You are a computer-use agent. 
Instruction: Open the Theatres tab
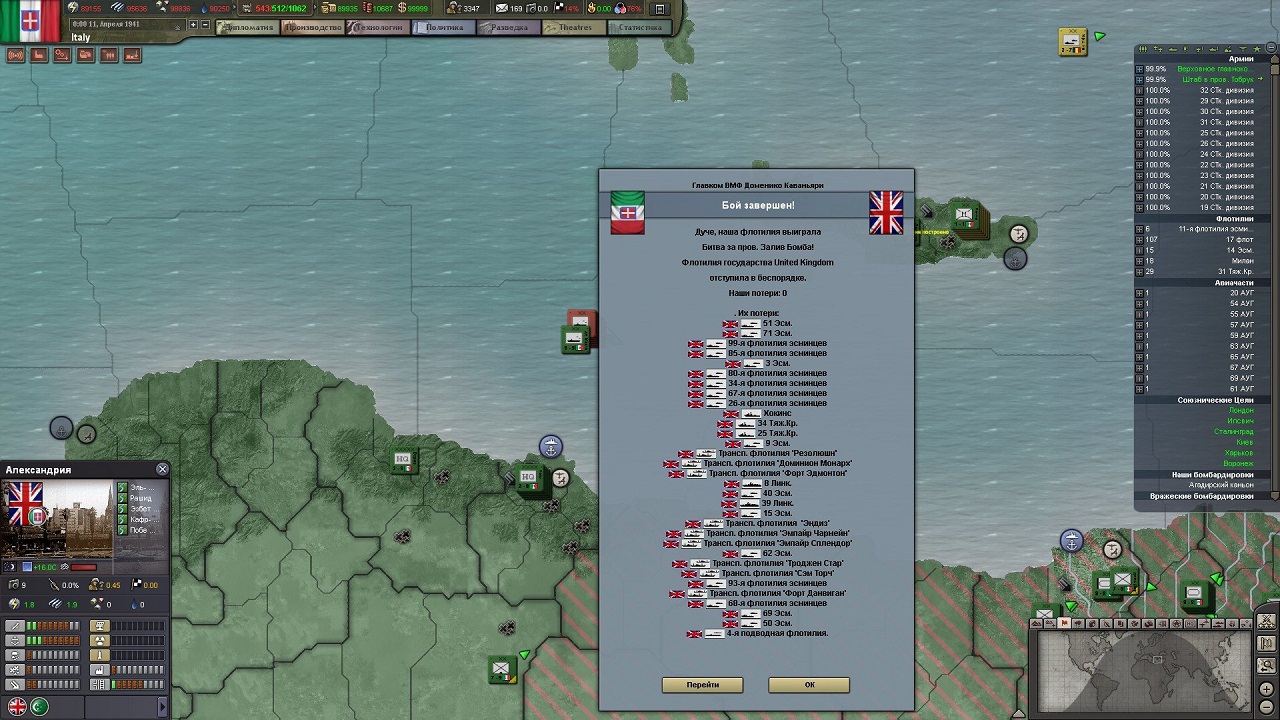click(x=574, y=28)
